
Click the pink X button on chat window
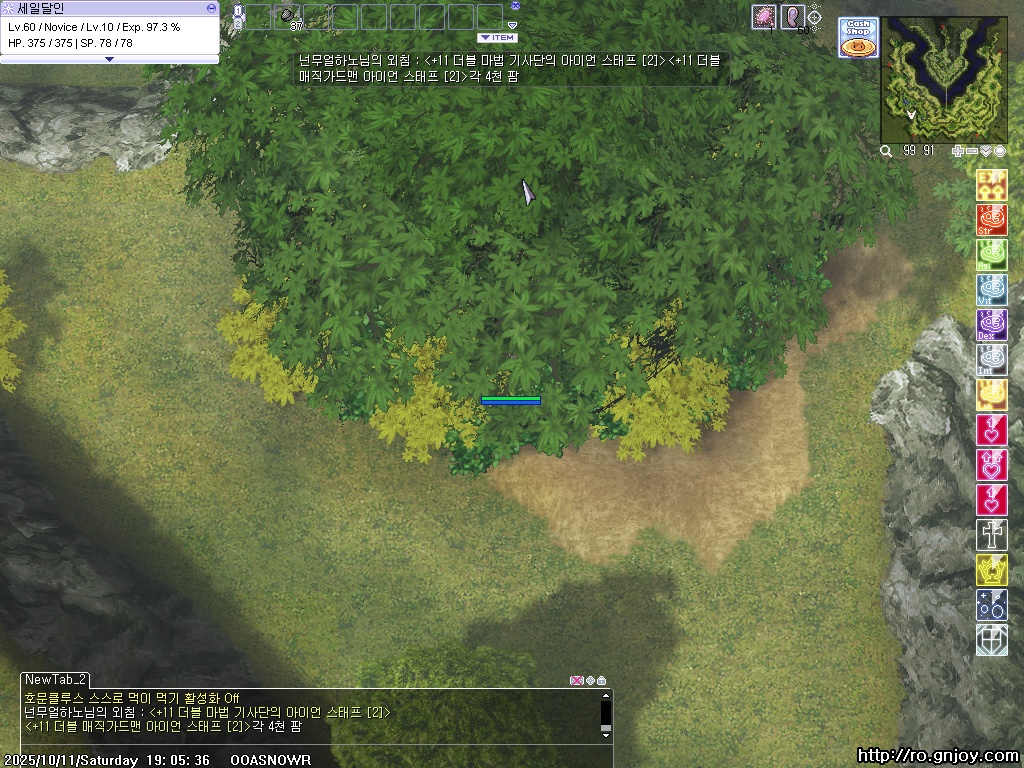pyautogui.click(x=576, y=680)
